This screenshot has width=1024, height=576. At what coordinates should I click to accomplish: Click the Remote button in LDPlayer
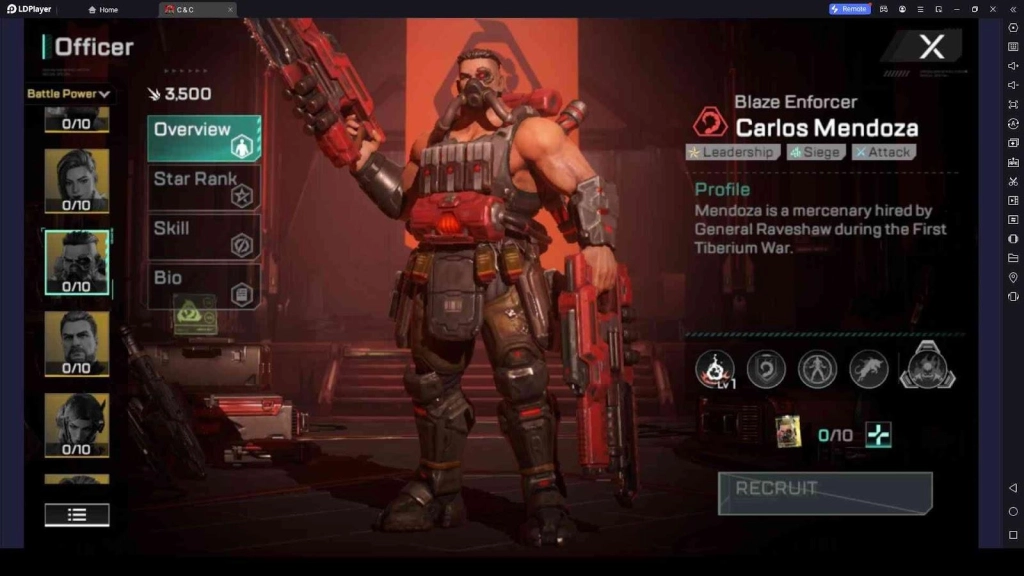click(x=848, y=9)
